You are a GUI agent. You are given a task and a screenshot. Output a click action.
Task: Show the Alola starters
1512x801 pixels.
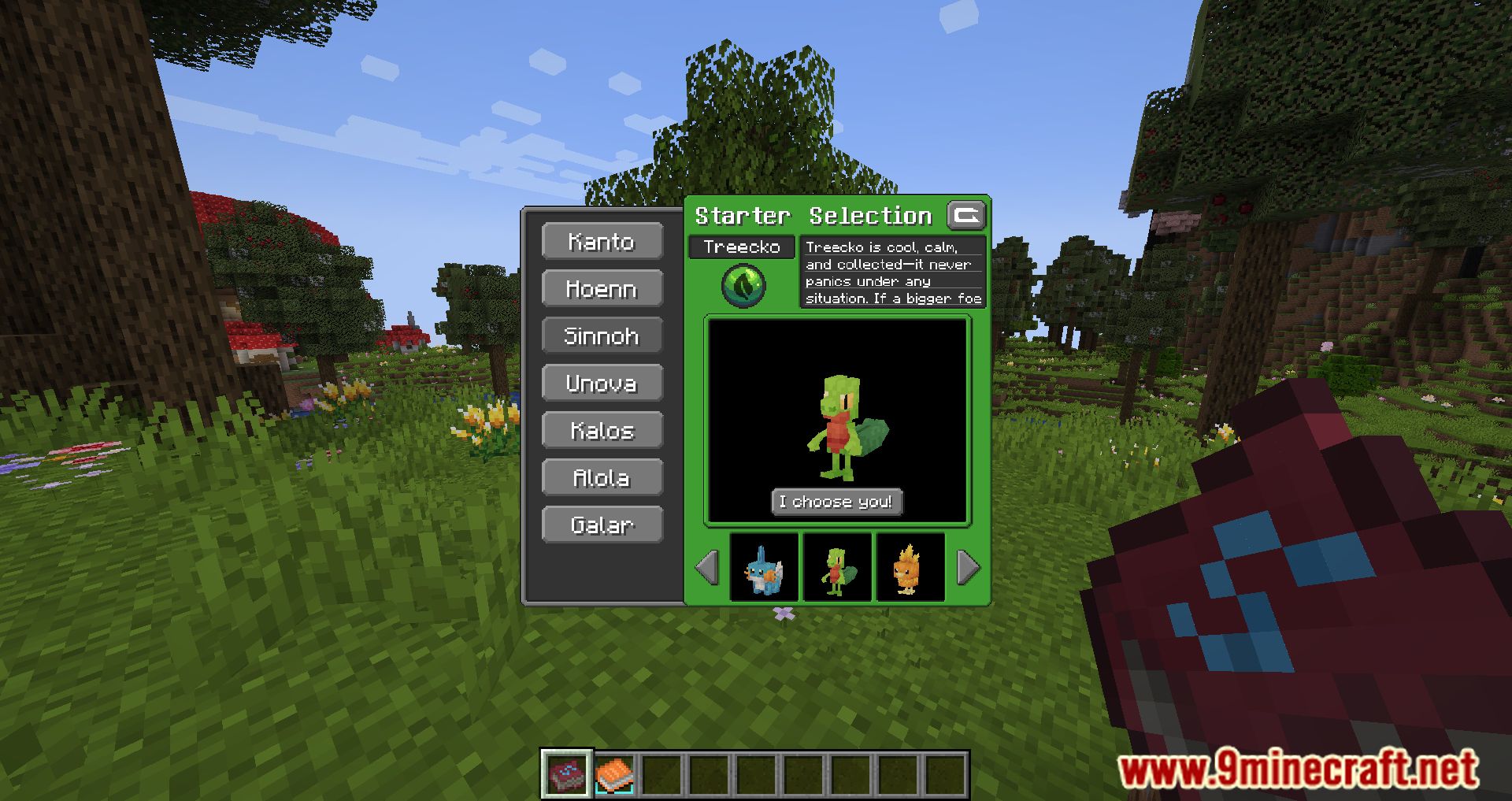click(x=602, y=477)
